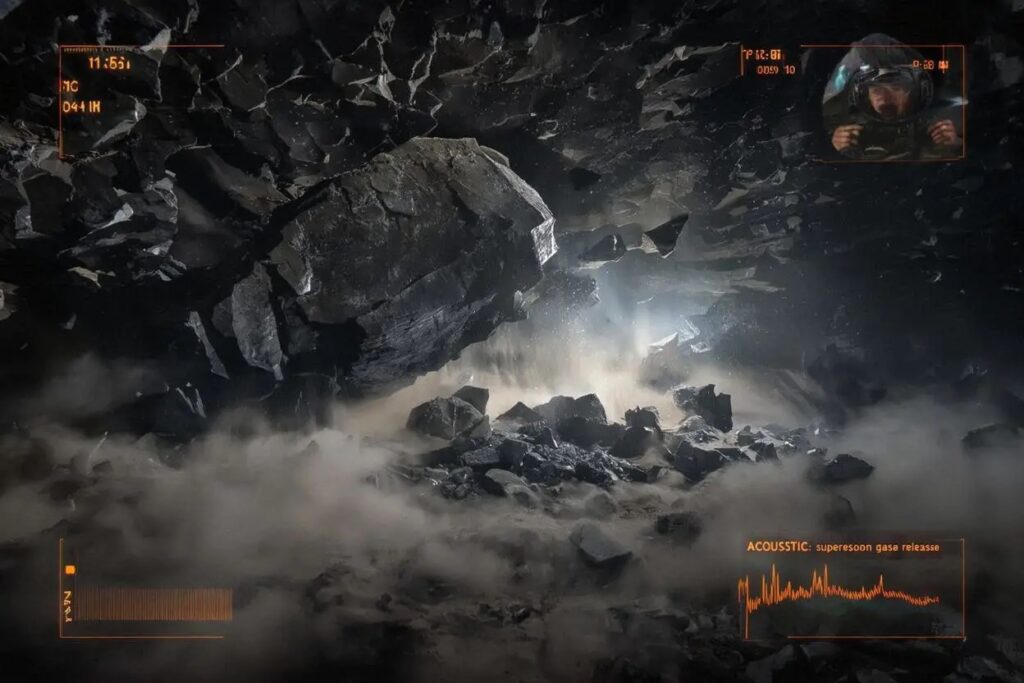Open the ACOUSTIC waveform panel

pyautogui.click(x=850, y=589)
